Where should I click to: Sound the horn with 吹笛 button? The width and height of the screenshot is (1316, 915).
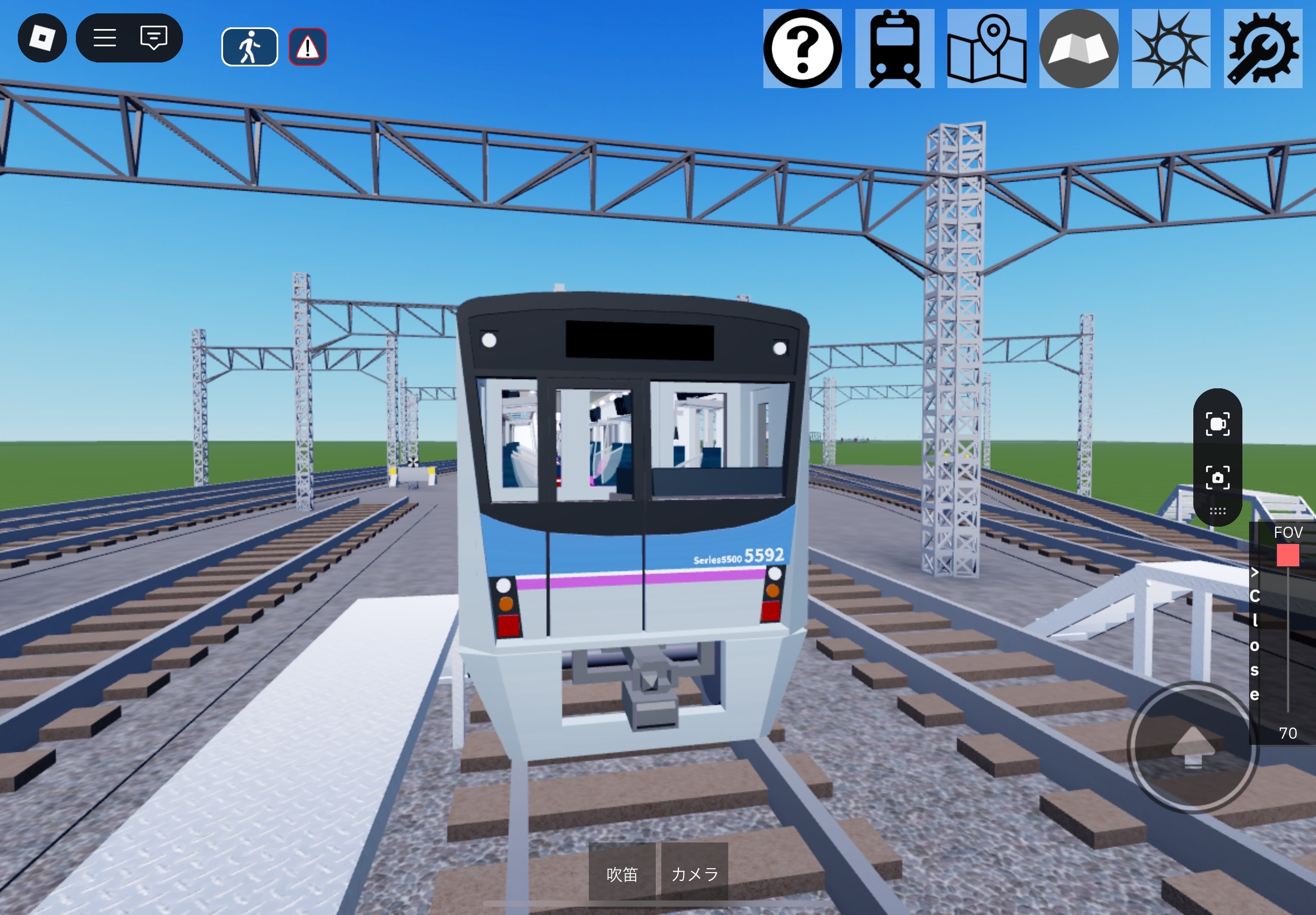622,874
